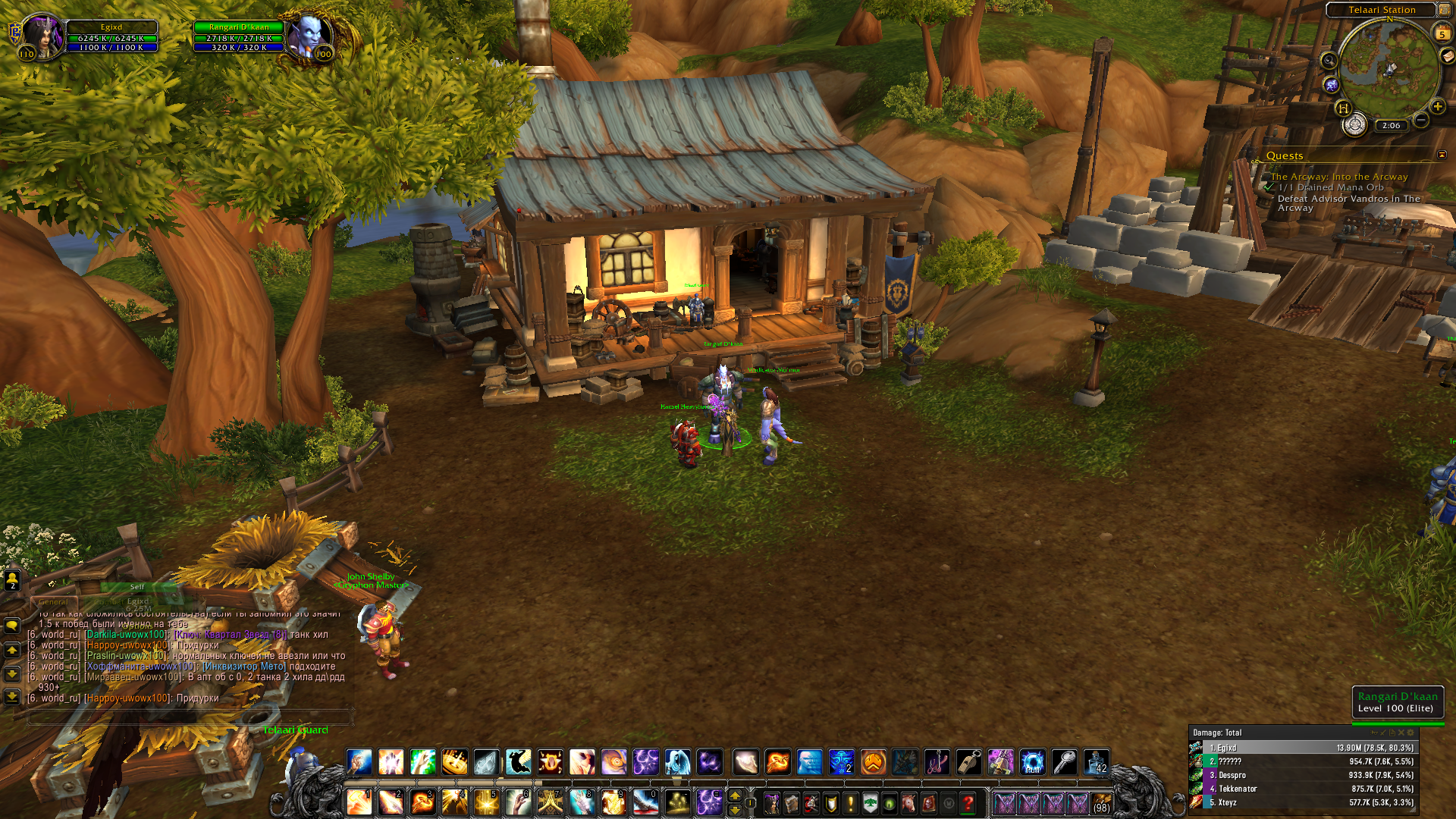Screen dimensions: 1456x819
Task: Open the social friends list button
Action: pyautogui.click(x=12, y=580)
